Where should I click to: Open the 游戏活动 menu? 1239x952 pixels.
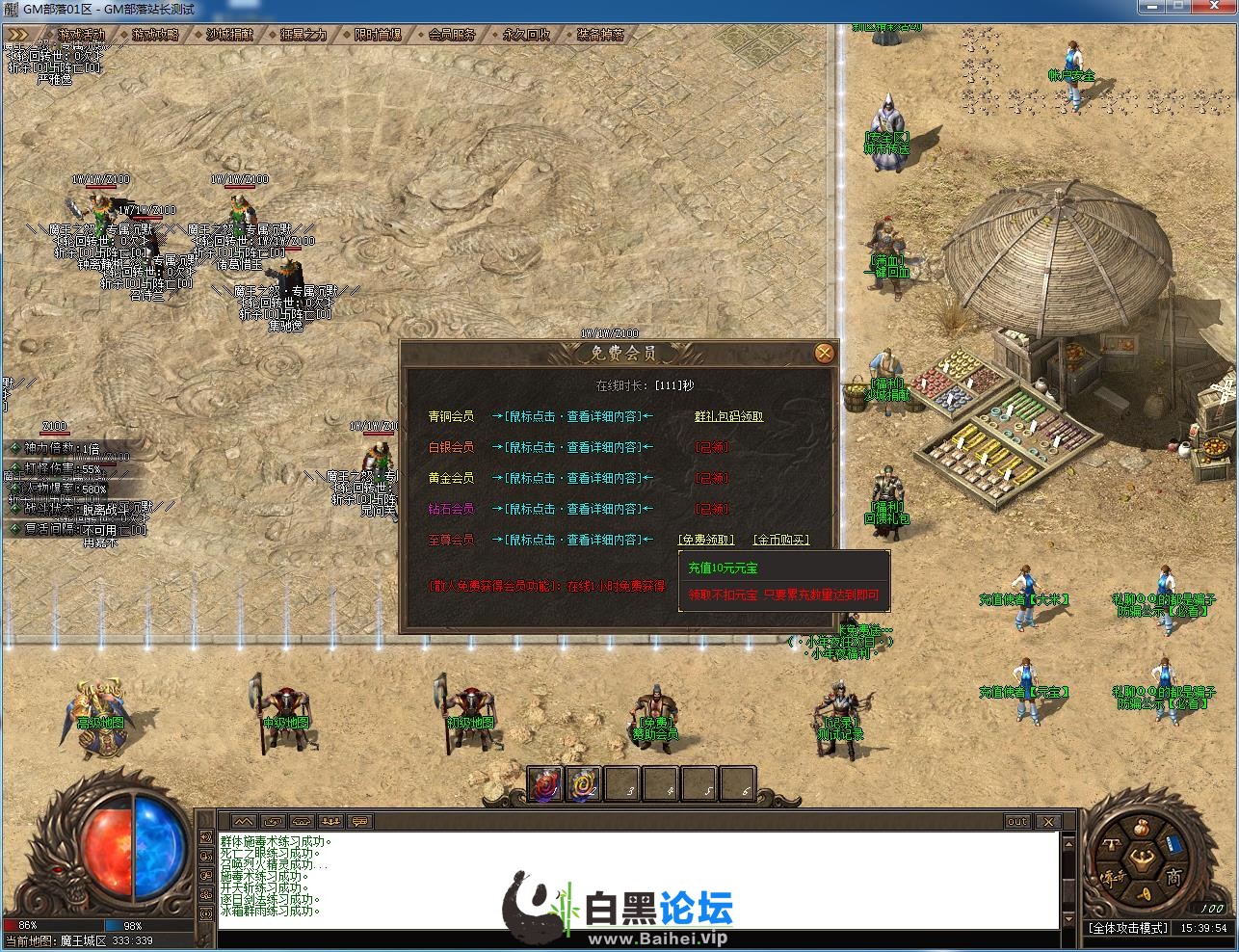coord(80,35)
